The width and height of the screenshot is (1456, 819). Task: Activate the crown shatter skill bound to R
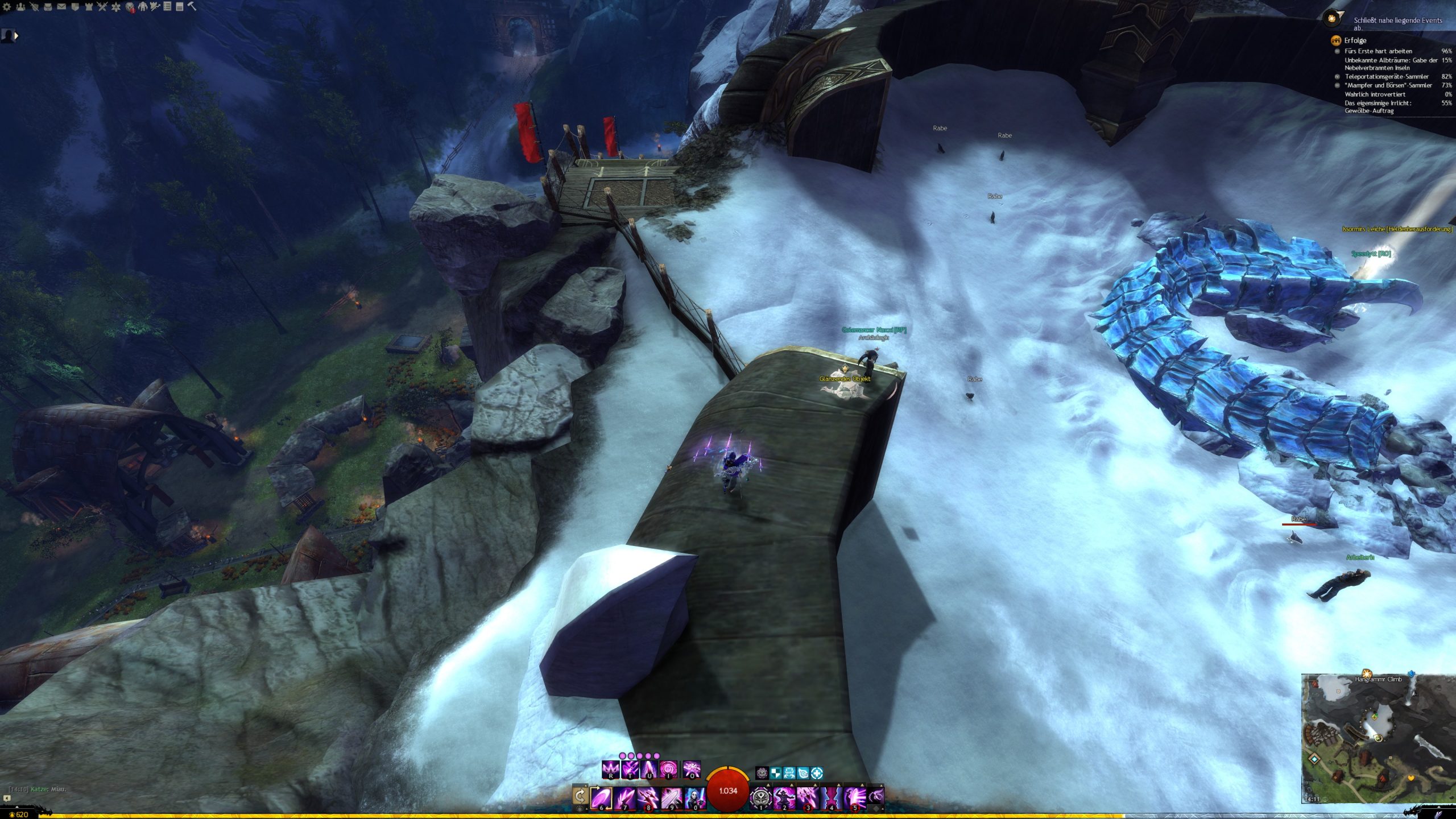(x=610, y=770)
